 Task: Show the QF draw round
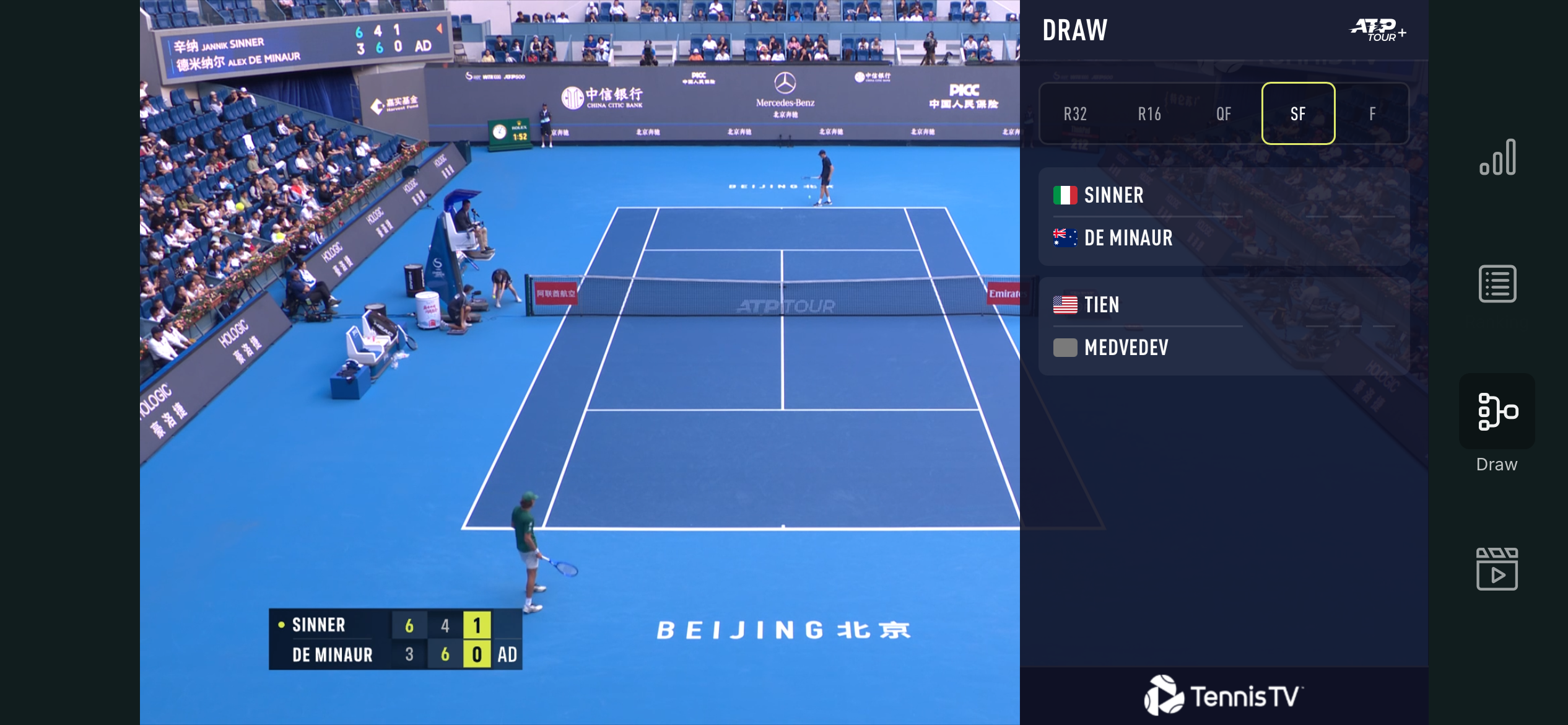1224,114
